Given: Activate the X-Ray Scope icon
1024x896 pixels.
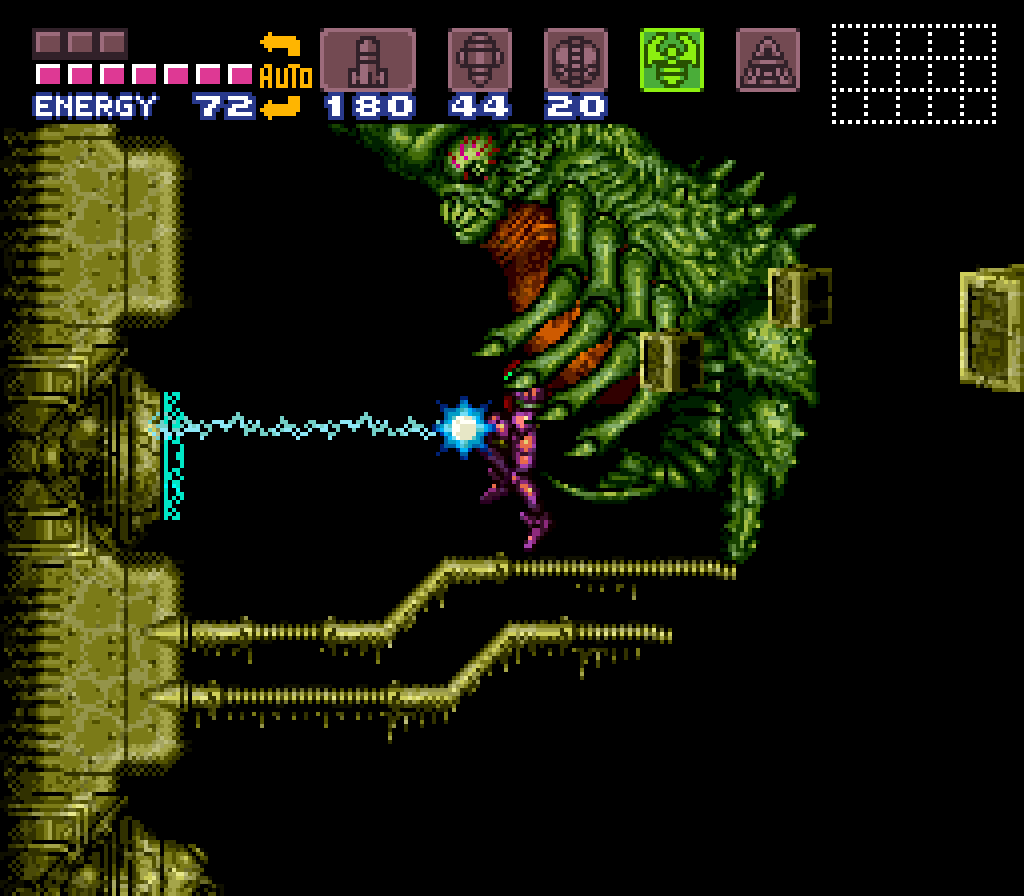Looking at the screenshot, I should (x=768, y=60).
